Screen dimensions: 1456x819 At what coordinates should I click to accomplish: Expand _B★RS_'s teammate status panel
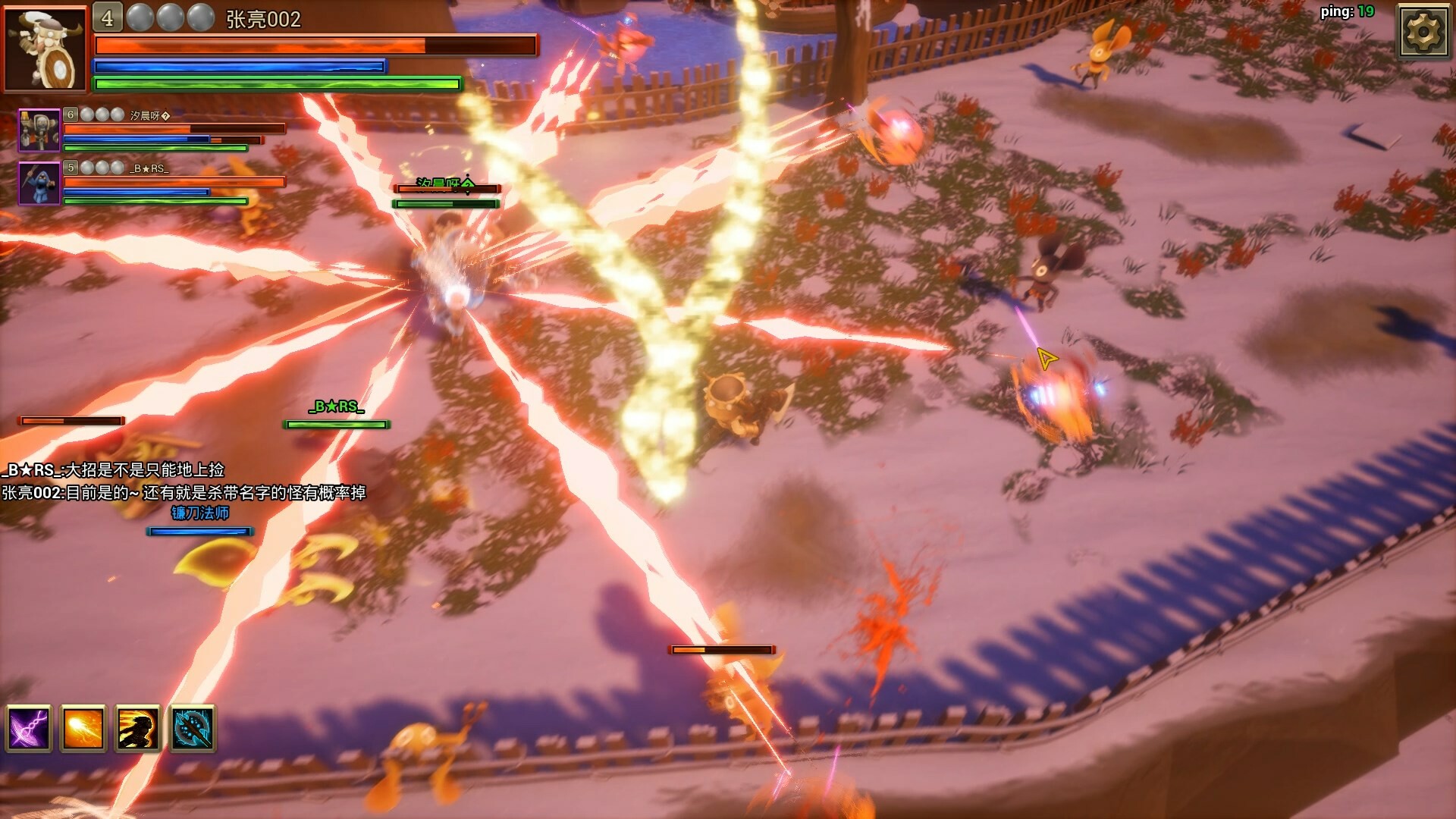[x=152, y=187]
